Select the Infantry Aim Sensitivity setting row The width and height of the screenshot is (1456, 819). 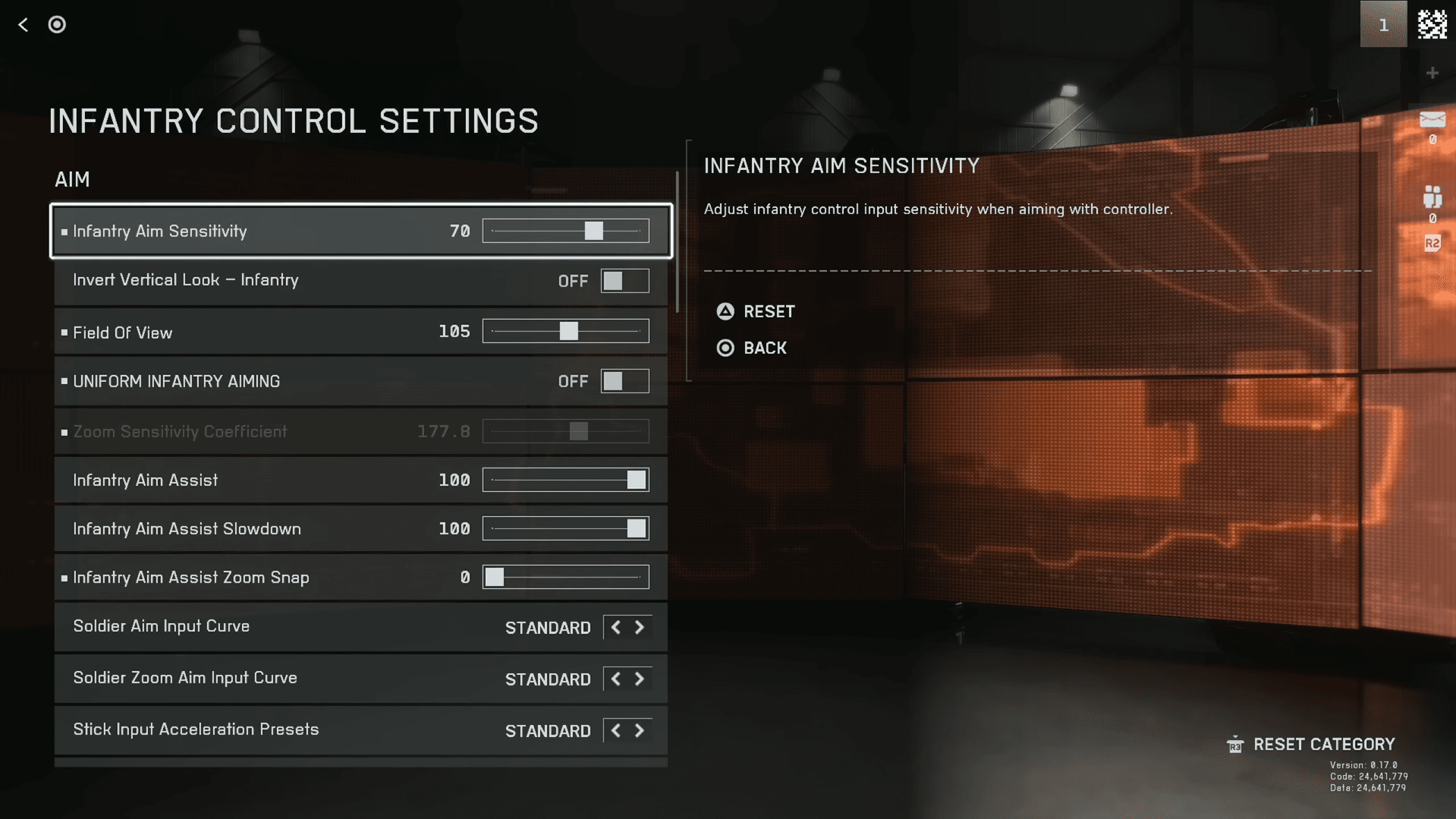click(266, 231)
